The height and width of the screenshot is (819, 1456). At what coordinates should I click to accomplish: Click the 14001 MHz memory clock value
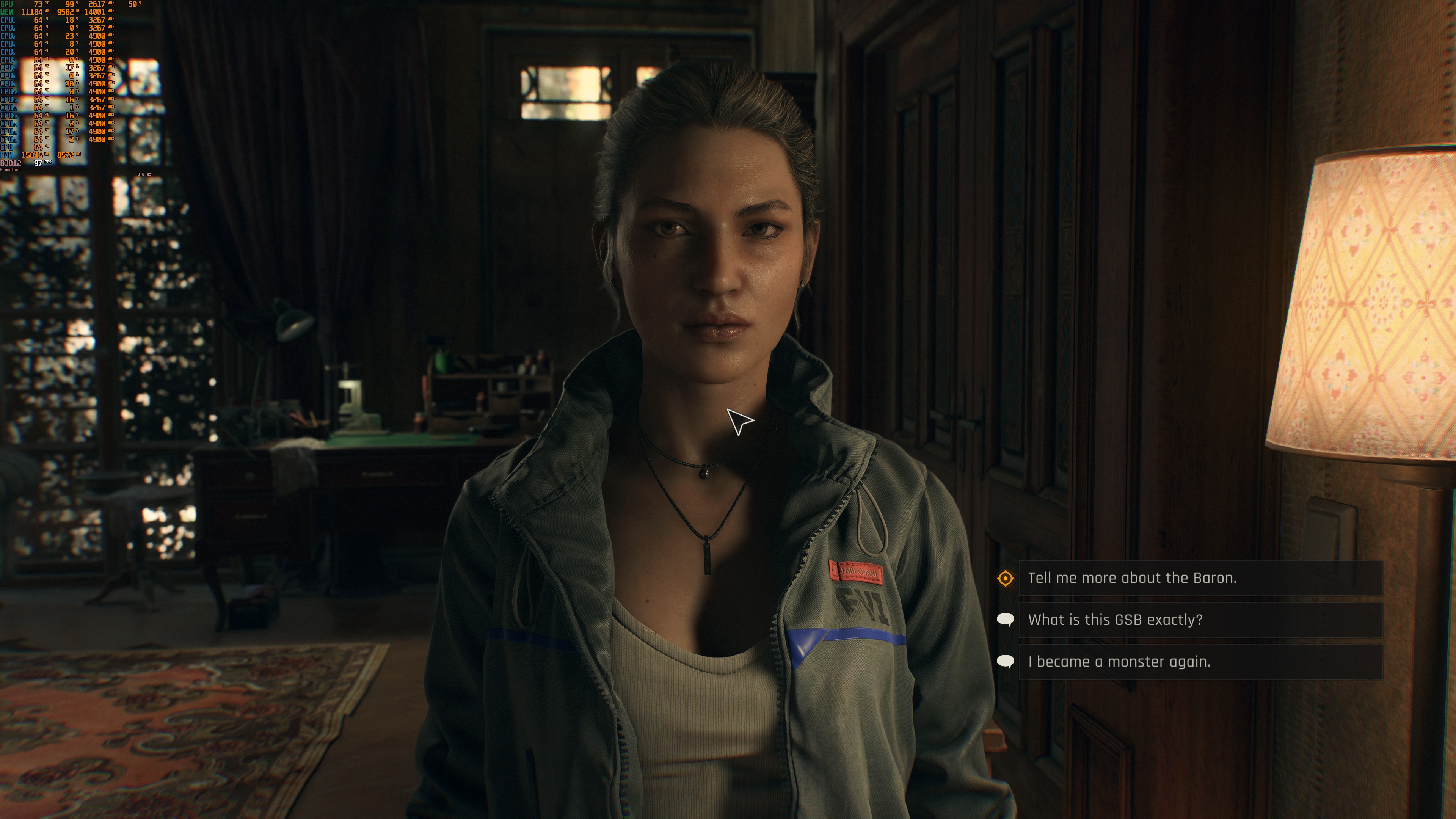(95, 11)
